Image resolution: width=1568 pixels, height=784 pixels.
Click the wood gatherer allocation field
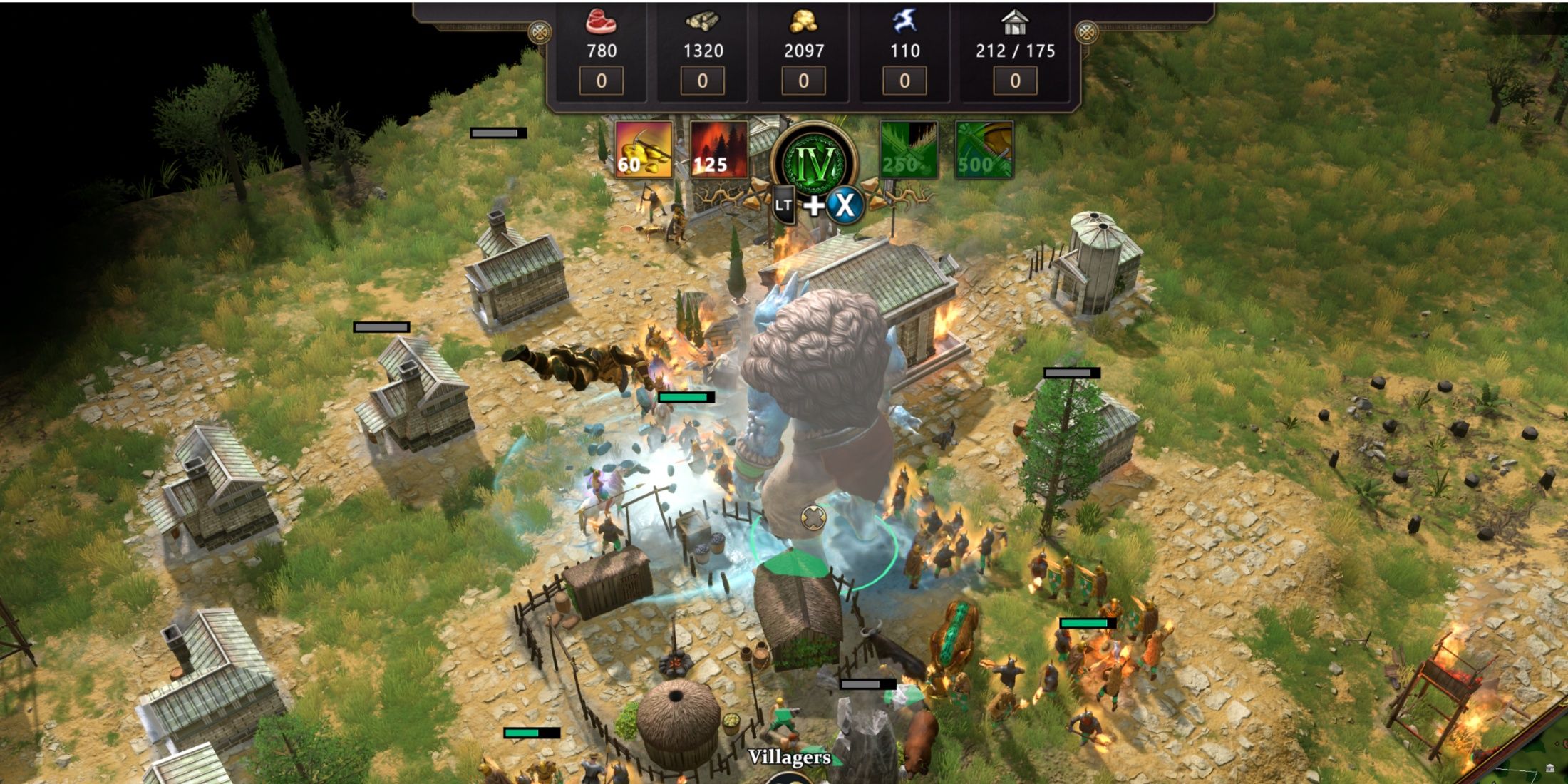702,81
